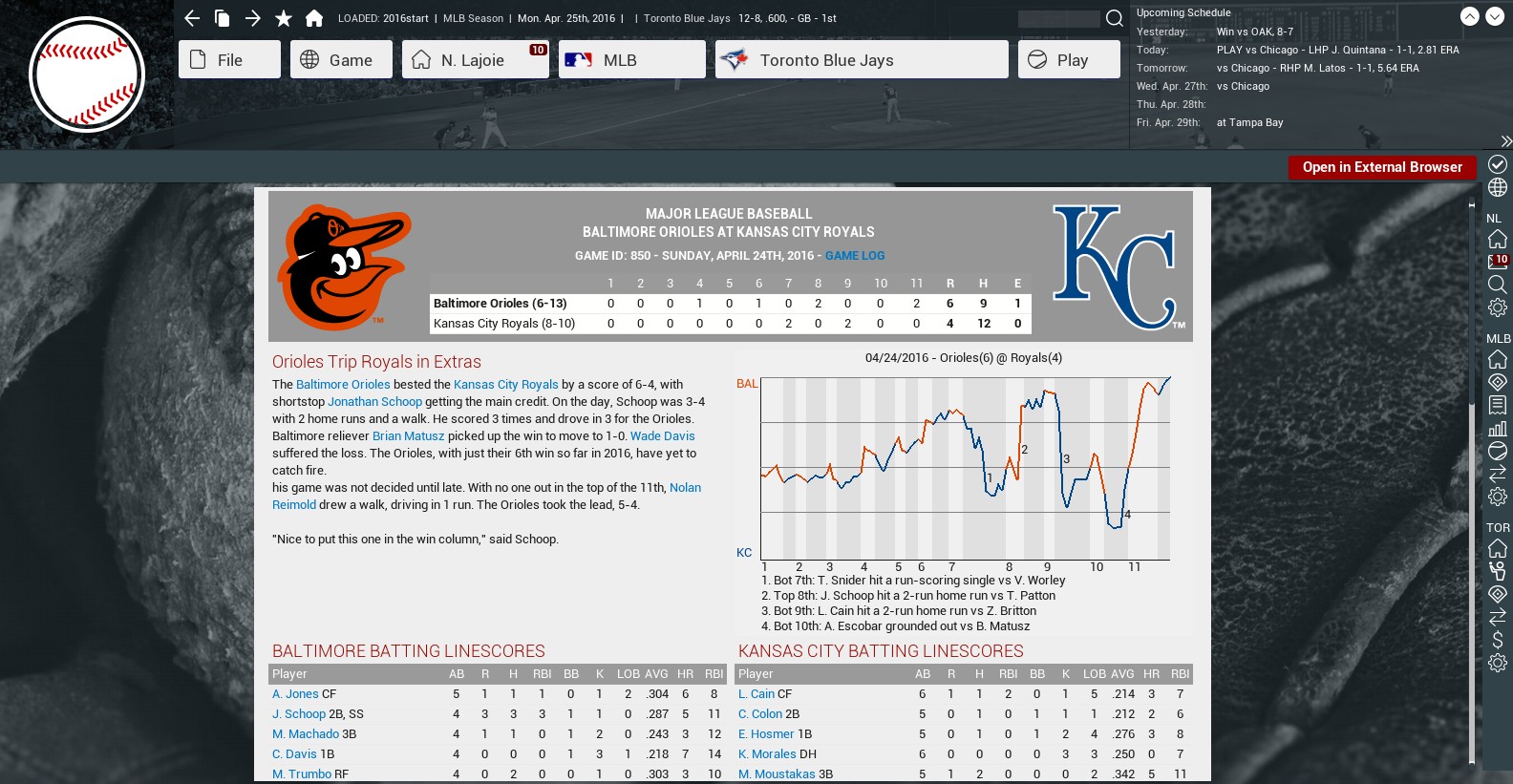Open Wade Davis player page

[662, 436]
